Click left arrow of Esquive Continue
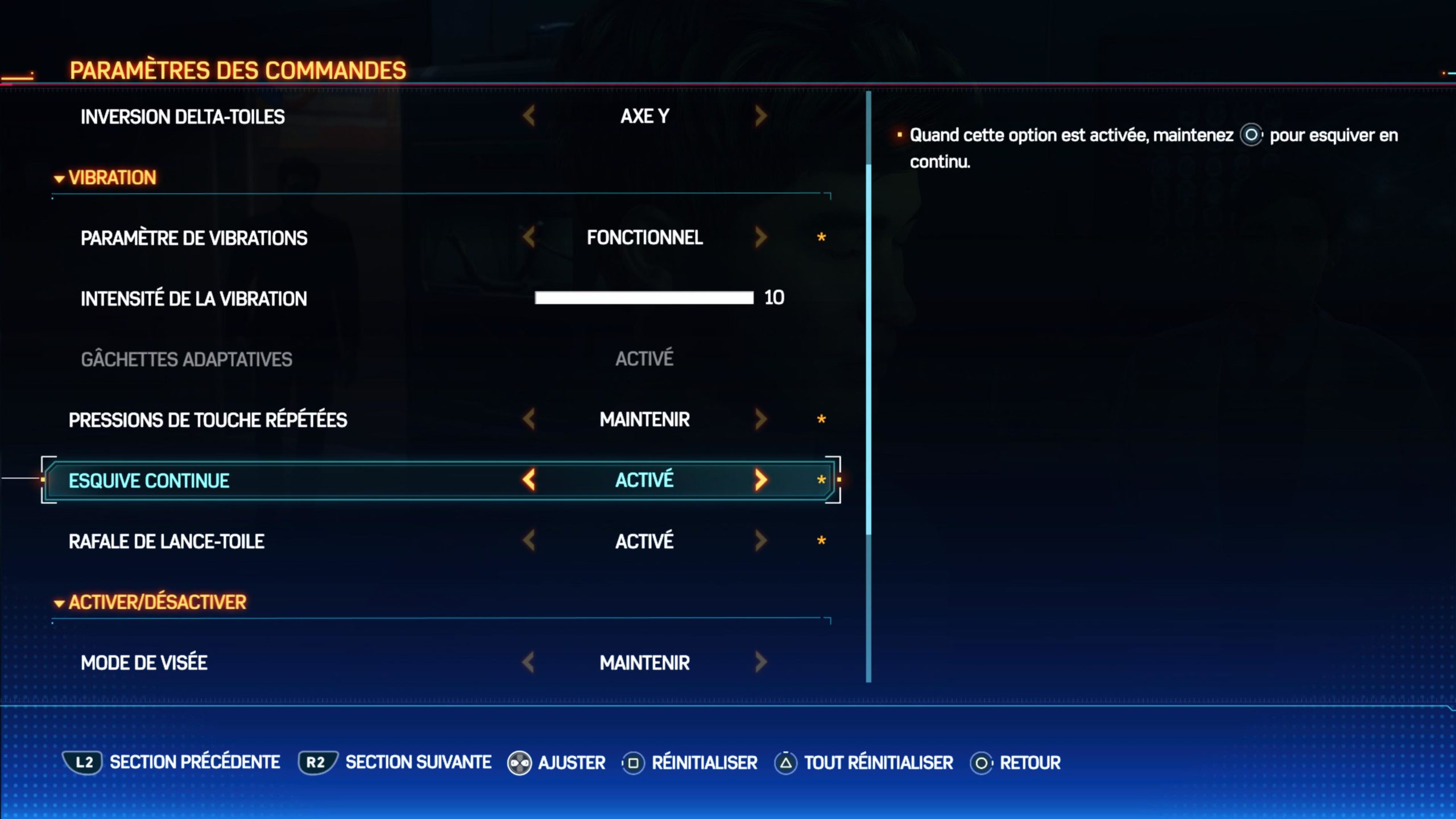Viewport: 1456px width, 819px height. (x=529, y=480)
